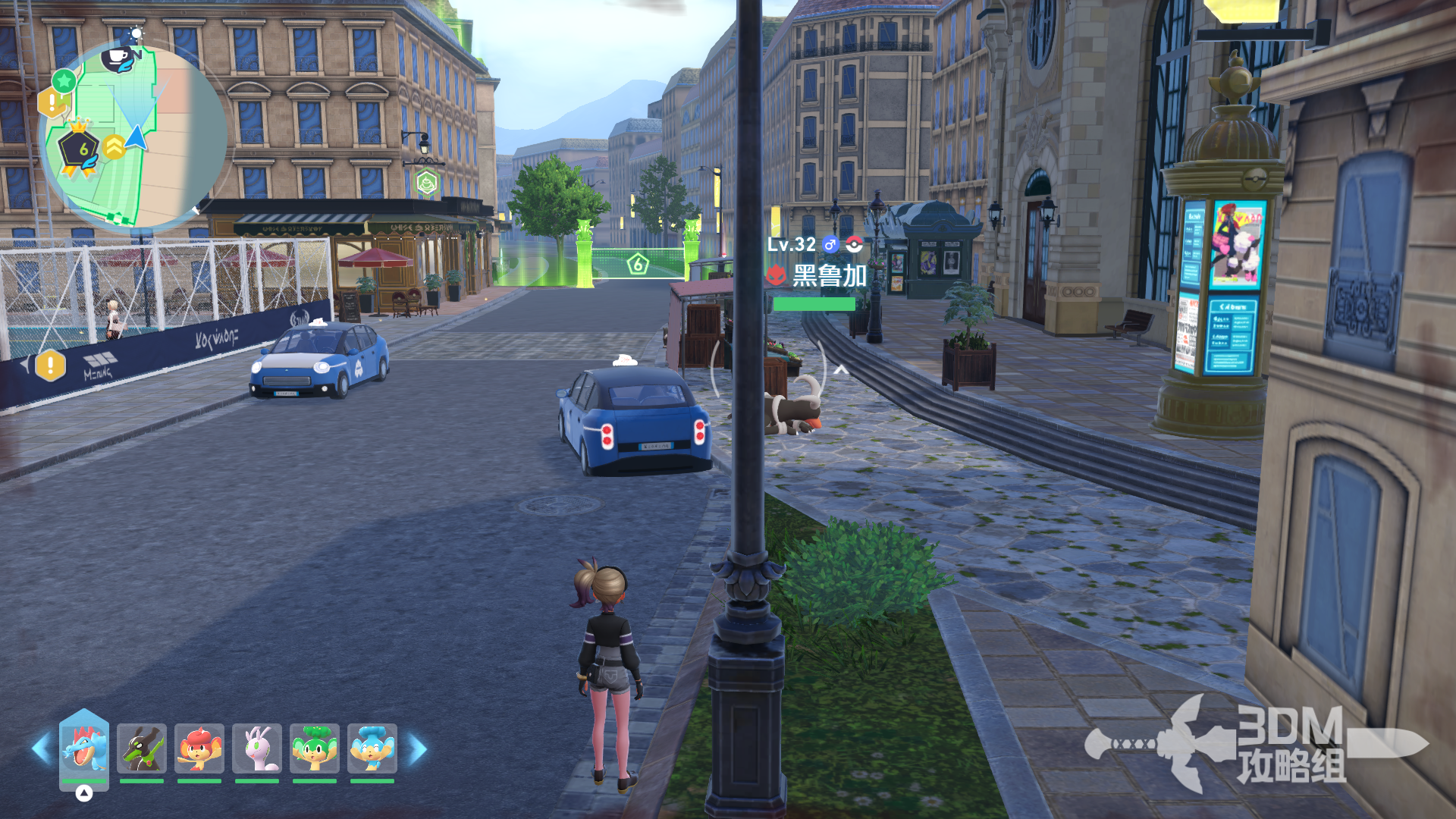Viewport: 1456px width, 819px height.
Task: Click the yellow double-chevron marker on the minimap
Action: [x=115, y=146]
